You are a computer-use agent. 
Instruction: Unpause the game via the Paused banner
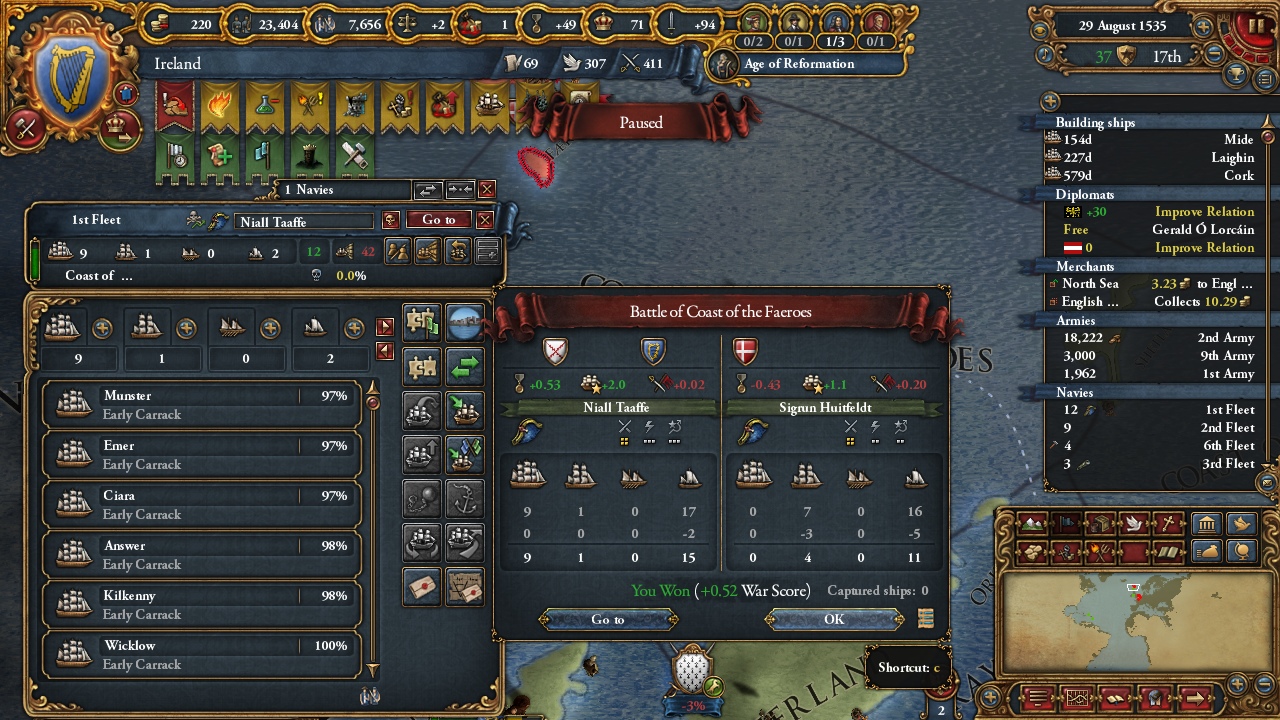(639, 122)
